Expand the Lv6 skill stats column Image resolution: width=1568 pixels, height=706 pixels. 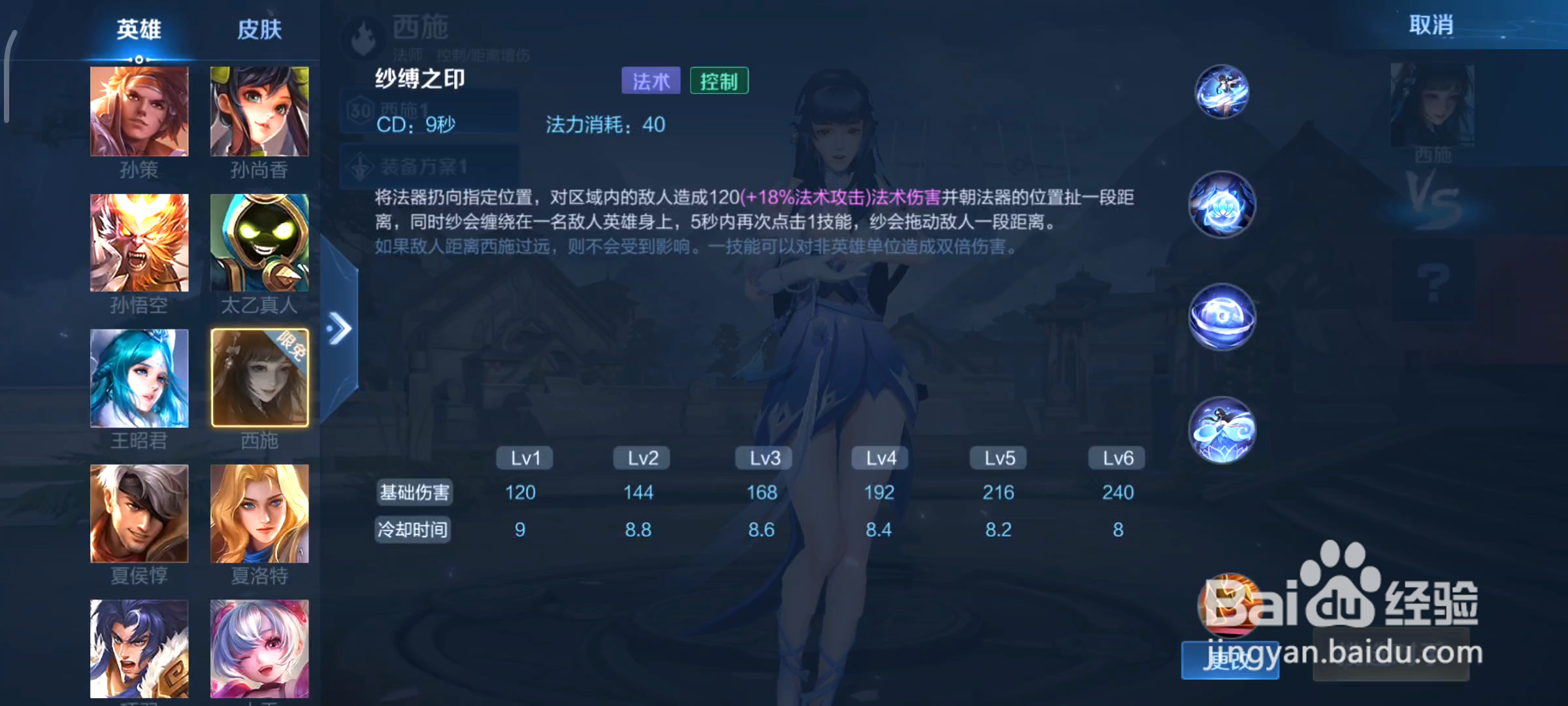click(x=1116, y=458)
